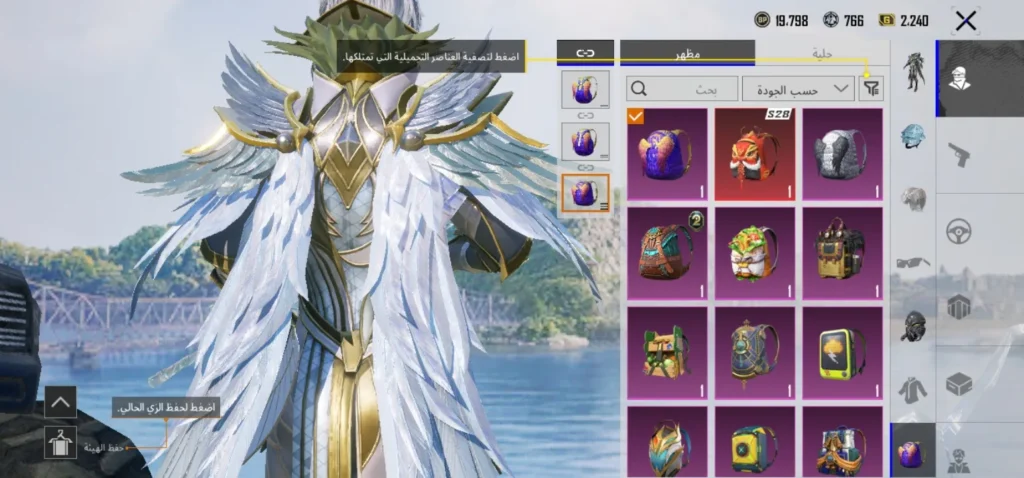
Task: Choose the red S28 owl backpack
Action: point(755,154)
